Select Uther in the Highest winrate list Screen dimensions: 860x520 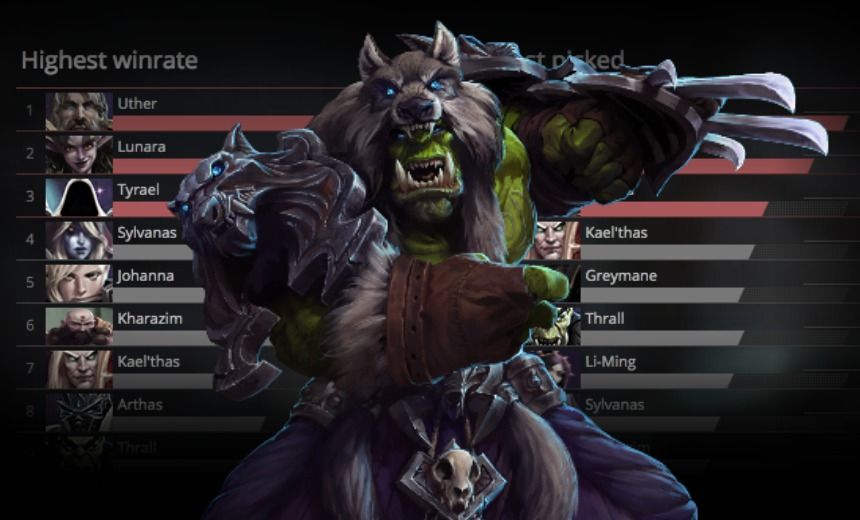pyautogui.click(x=137, y=103)
